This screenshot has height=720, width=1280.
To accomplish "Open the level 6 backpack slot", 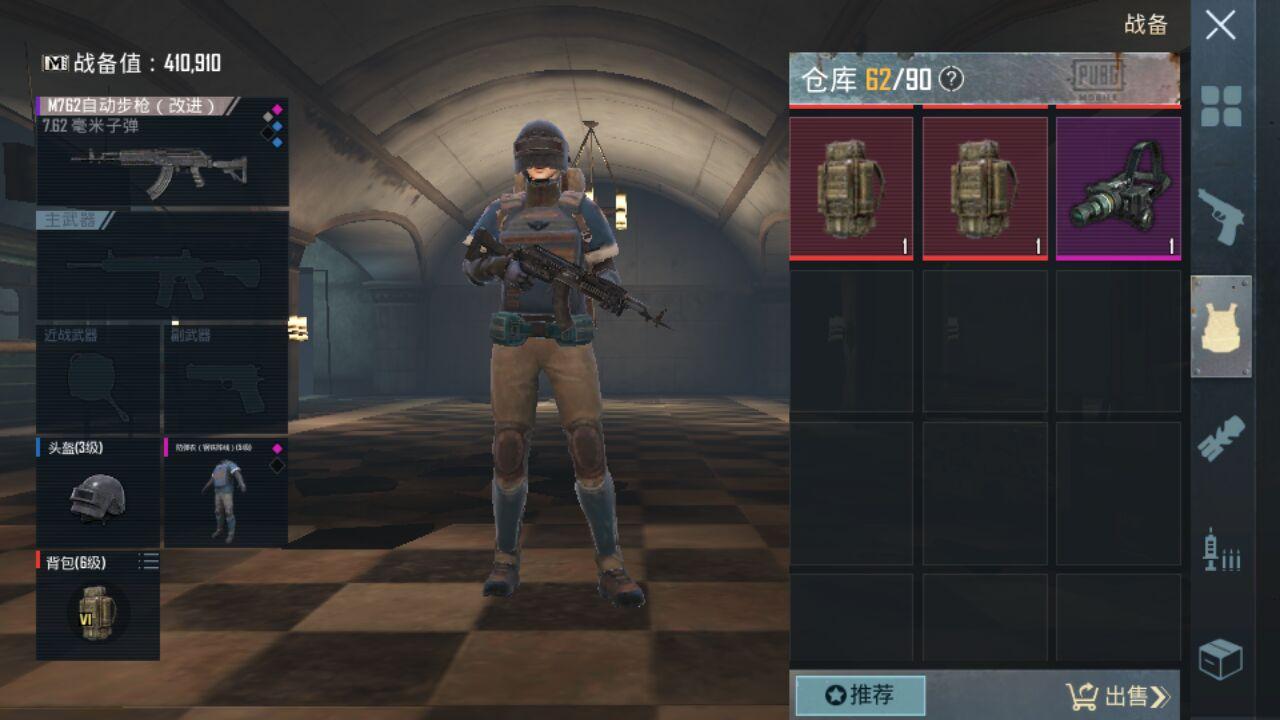I will (96, 606).
